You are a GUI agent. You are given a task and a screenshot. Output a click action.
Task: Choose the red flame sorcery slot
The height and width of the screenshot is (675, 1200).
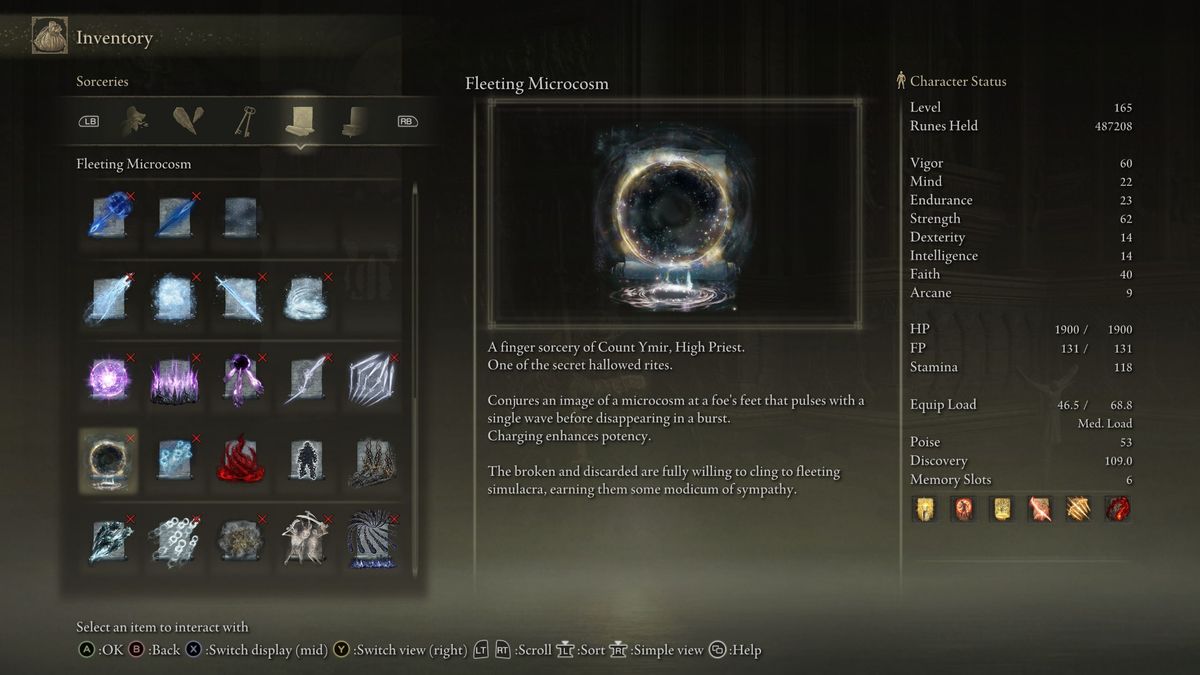tap(239, 461)
